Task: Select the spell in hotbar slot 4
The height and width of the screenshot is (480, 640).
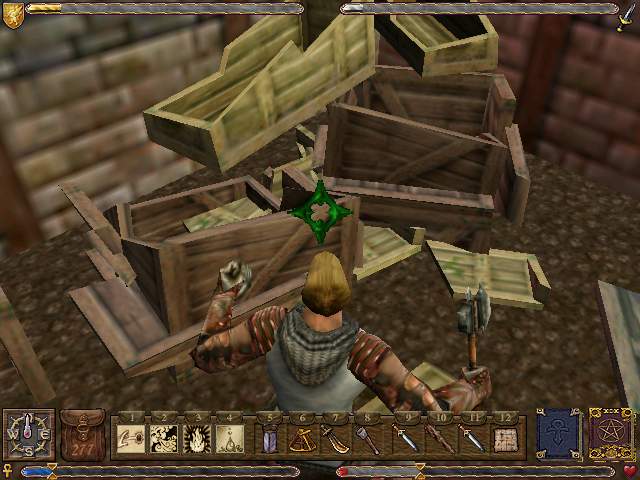Action: click(x=231, y=438)
